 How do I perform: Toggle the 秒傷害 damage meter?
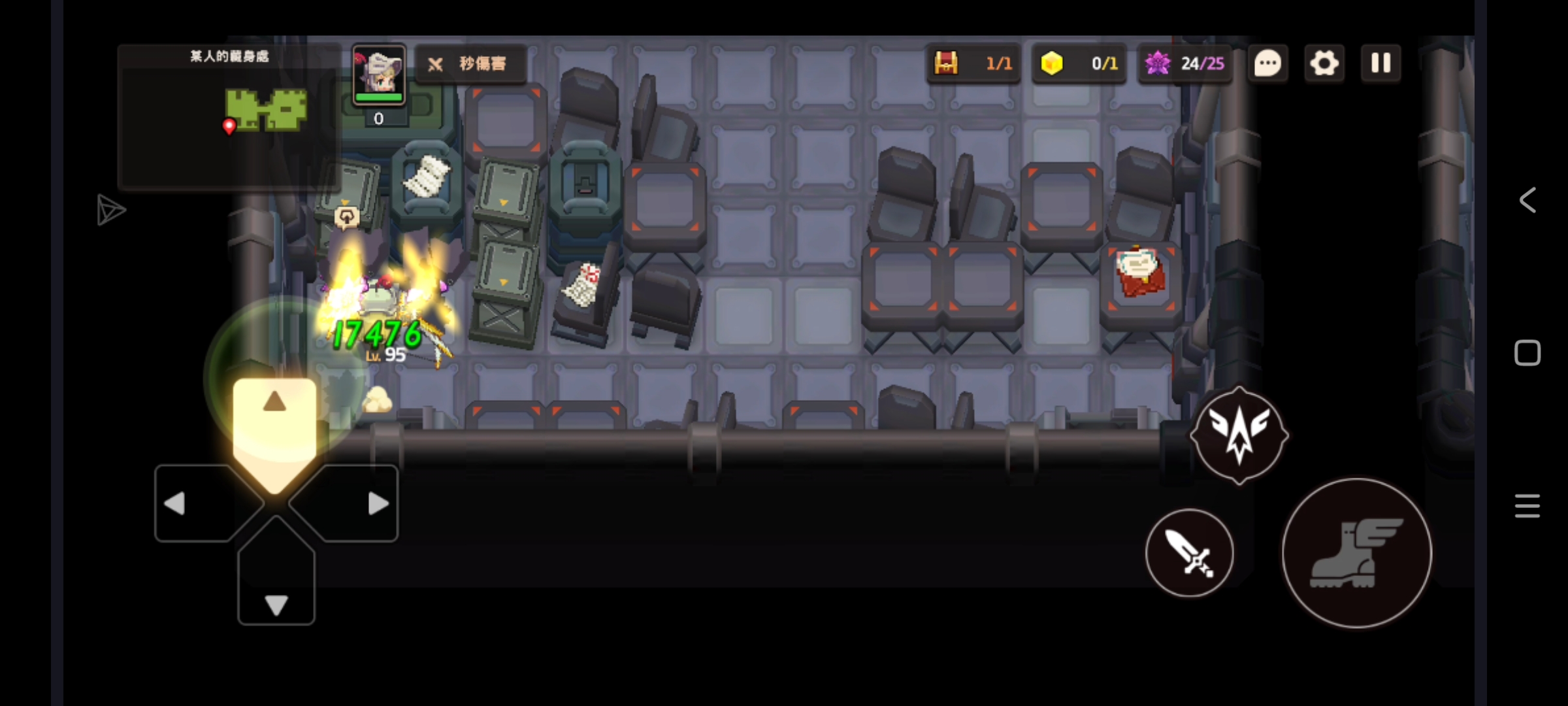(470, 64)
